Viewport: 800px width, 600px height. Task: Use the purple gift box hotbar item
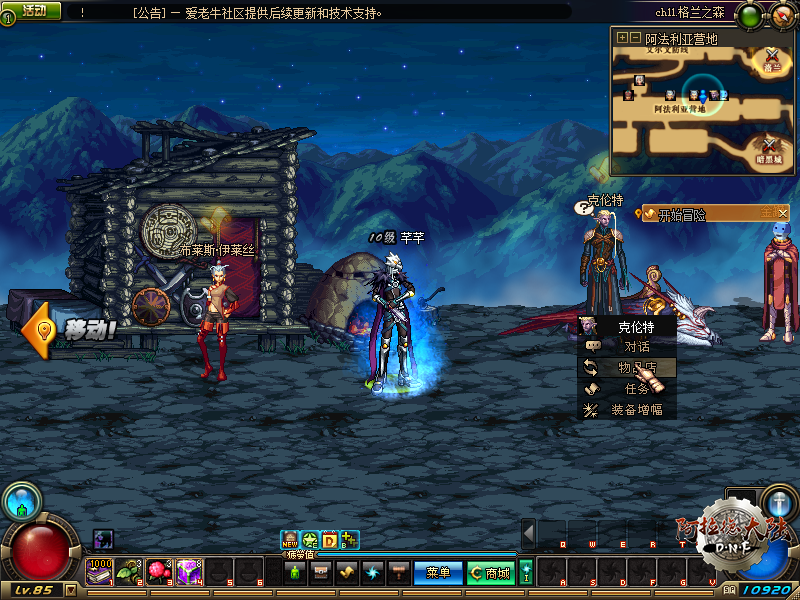[188, 570]
